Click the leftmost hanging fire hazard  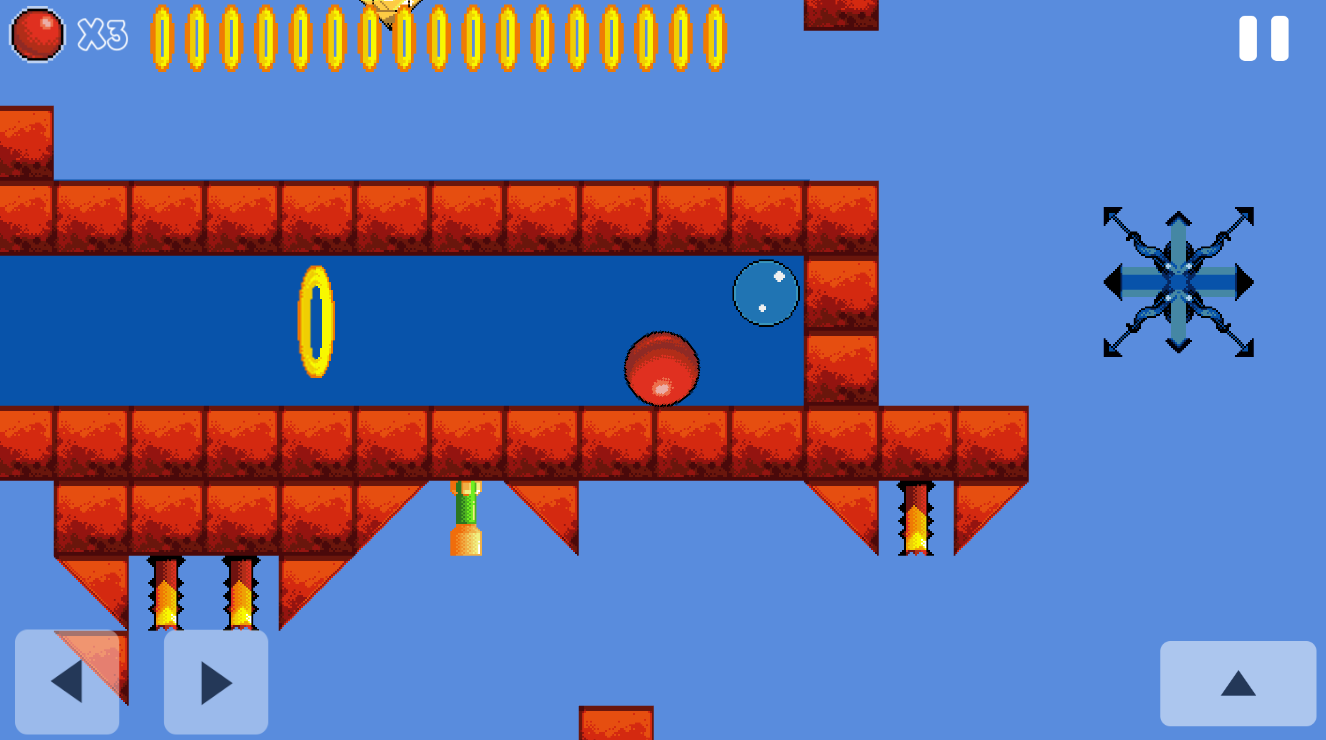[163, 595]
